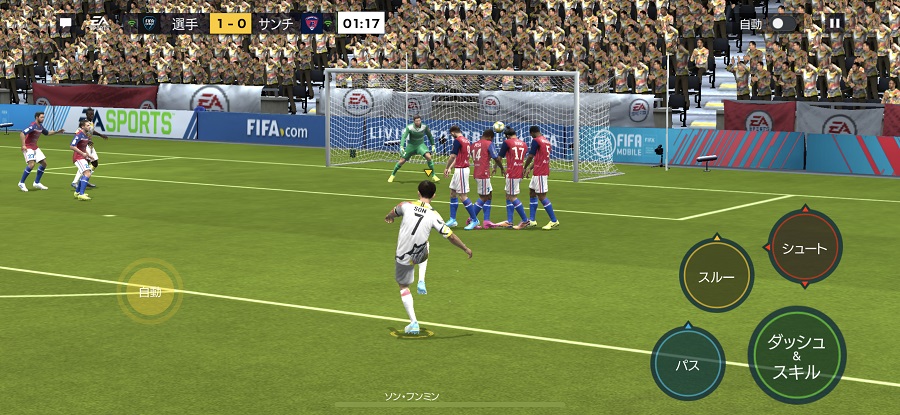Open the chat bubble icon
The height and width of the screenshot is (415, 900).
65,23
